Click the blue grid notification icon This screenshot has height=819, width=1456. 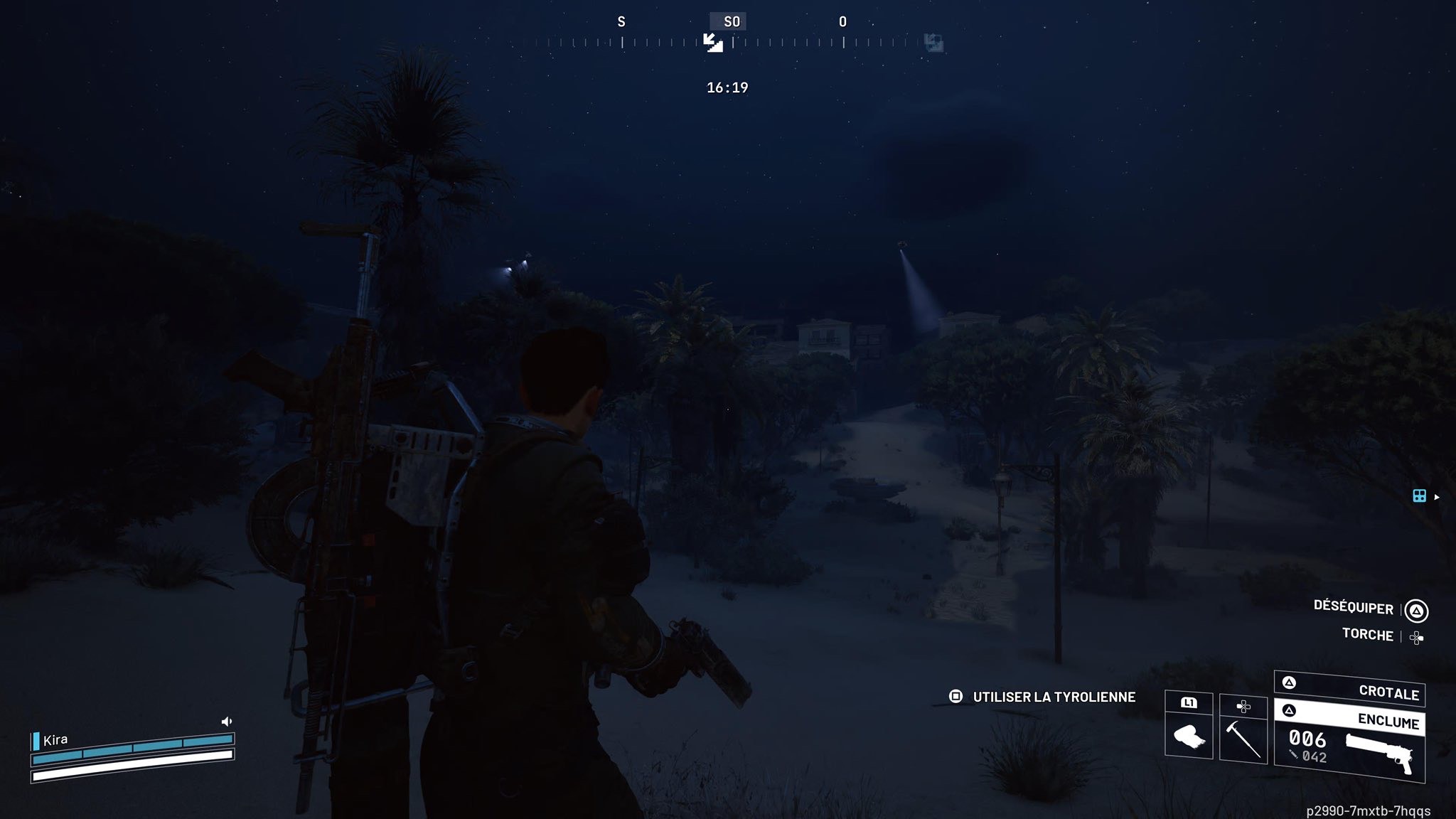[1419, 496]
